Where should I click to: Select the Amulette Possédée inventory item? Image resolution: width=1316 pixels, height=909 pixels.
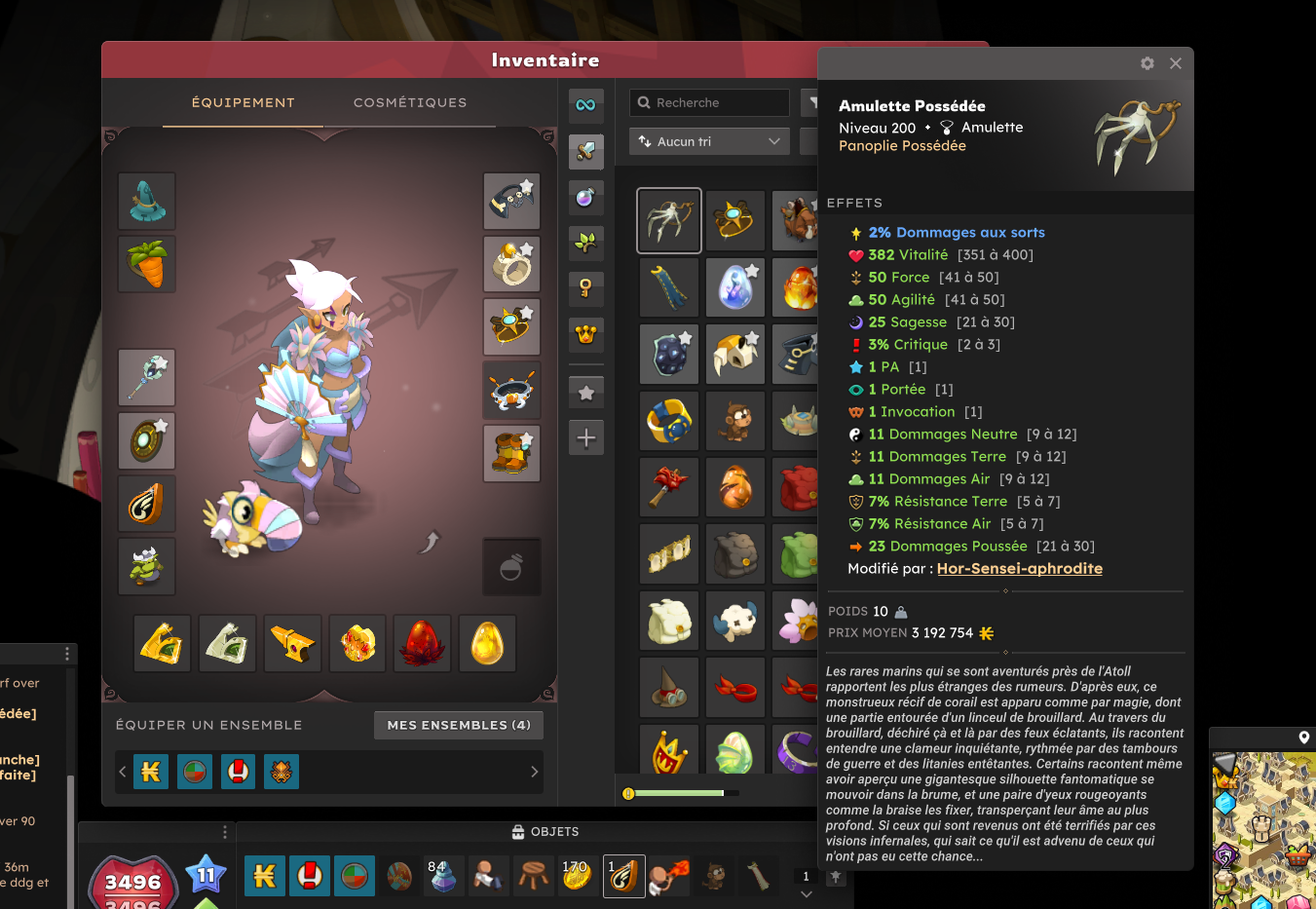tap(669, 220)
